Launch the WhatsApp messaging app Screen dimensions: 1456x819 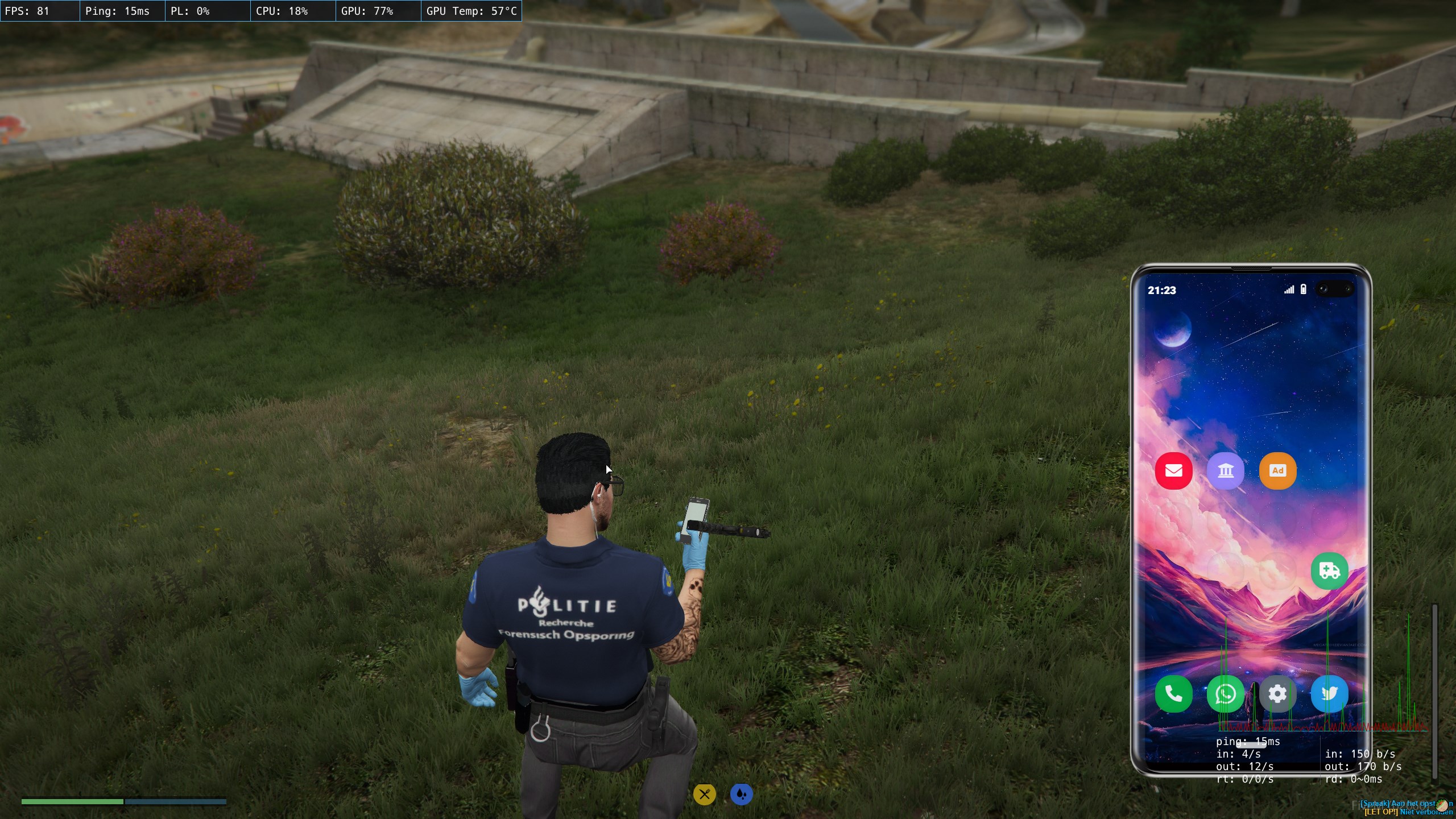(1226, 694)
